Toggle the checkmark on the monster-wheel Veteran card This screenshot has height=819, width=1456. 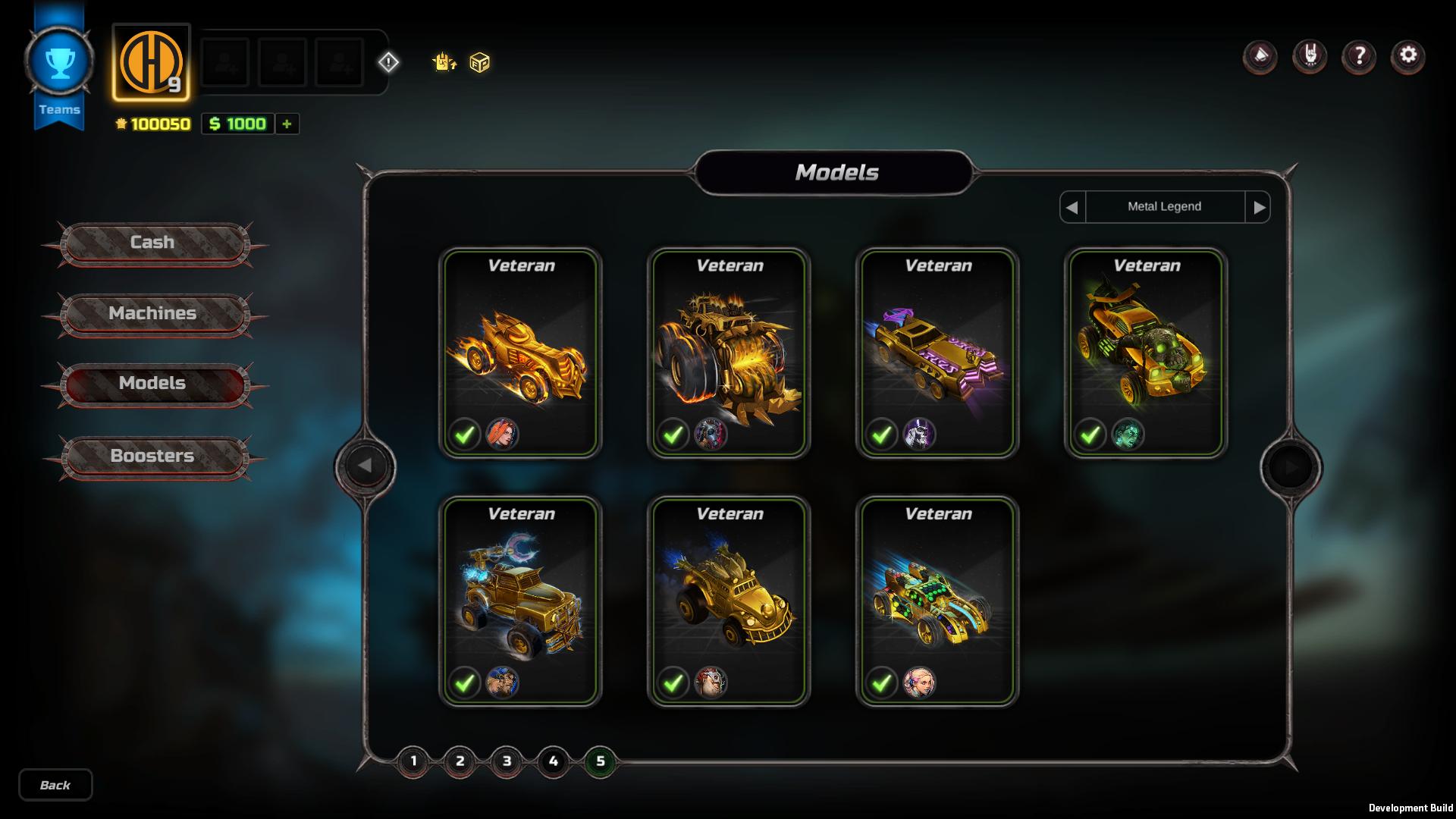click(673, 435)
